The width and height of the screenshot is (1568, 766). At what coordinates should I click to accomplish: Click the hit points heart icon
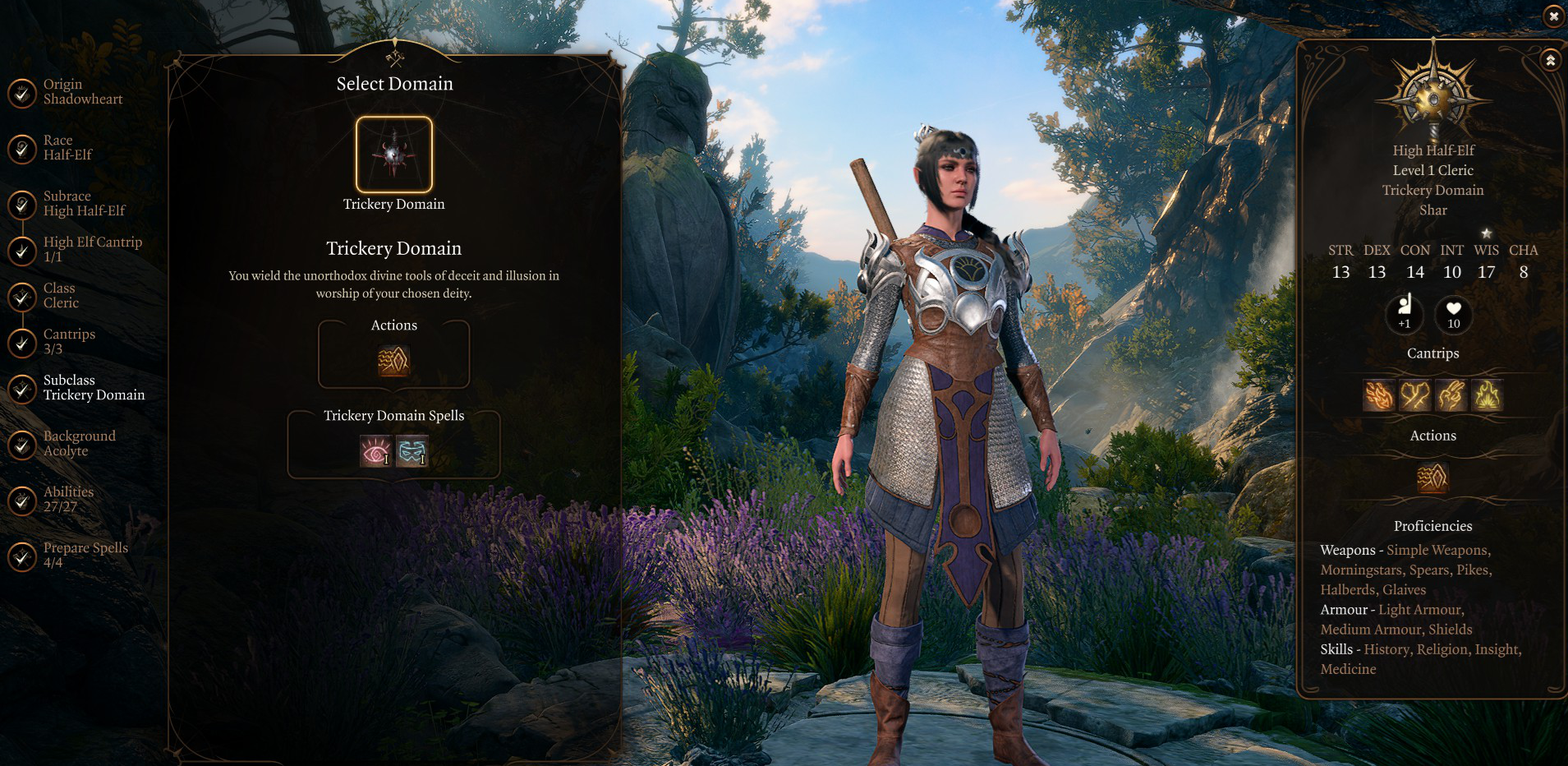[1453, 313]
